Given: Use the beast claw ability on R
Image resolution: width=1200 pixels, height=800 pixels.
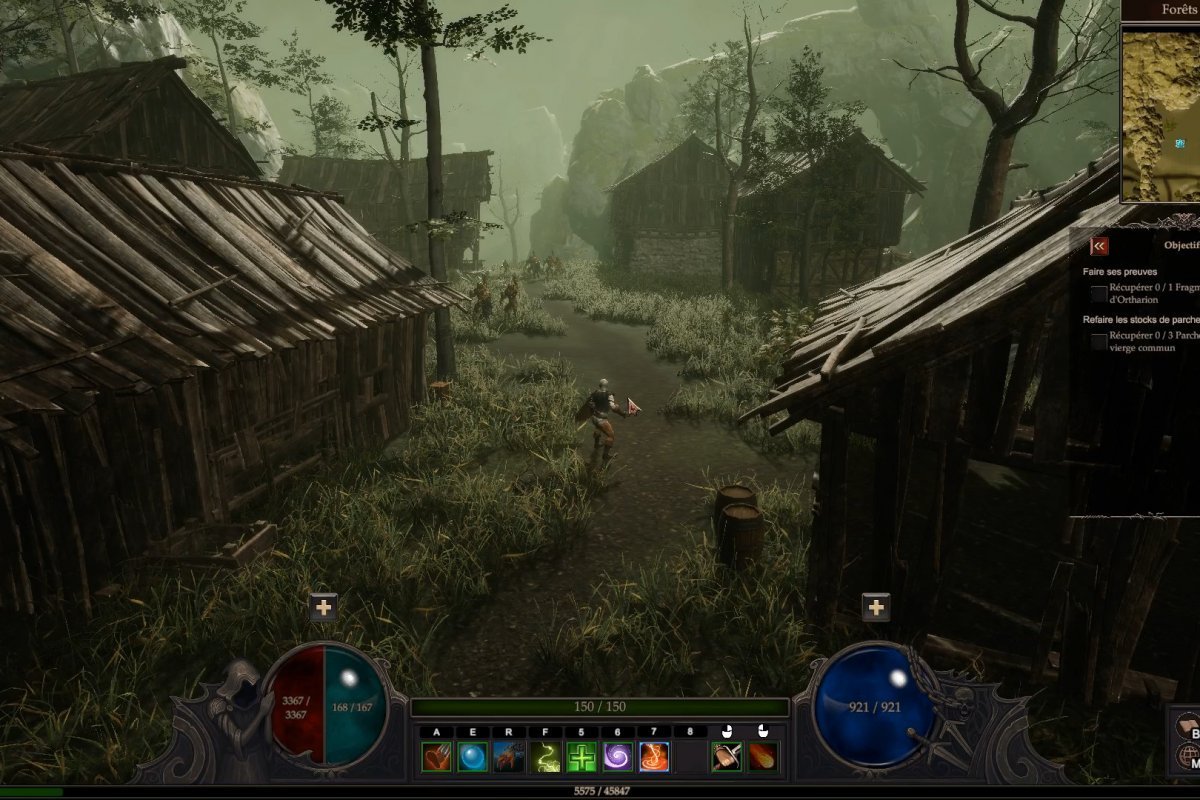Looking at the screenshot, I should (509, 757).
